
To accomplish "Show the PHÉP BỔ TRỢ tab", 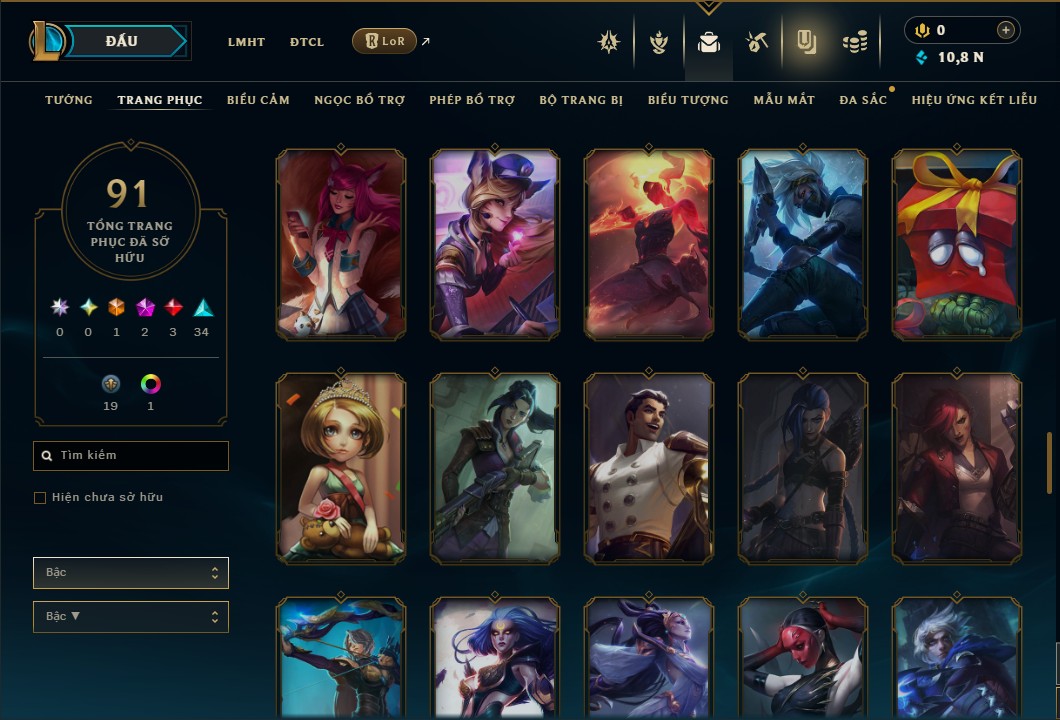I will tap(472, 100).
